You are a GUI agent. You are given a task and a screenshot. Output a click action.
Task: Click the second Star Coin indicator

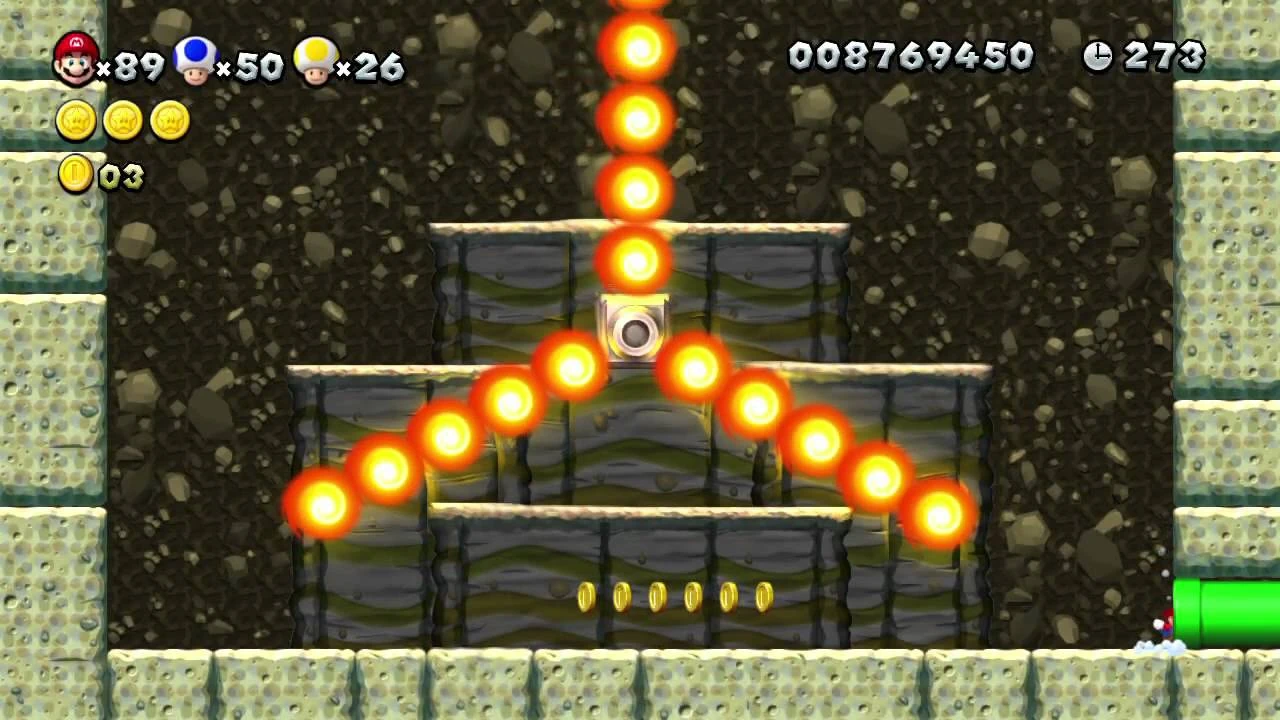(123, 121)
